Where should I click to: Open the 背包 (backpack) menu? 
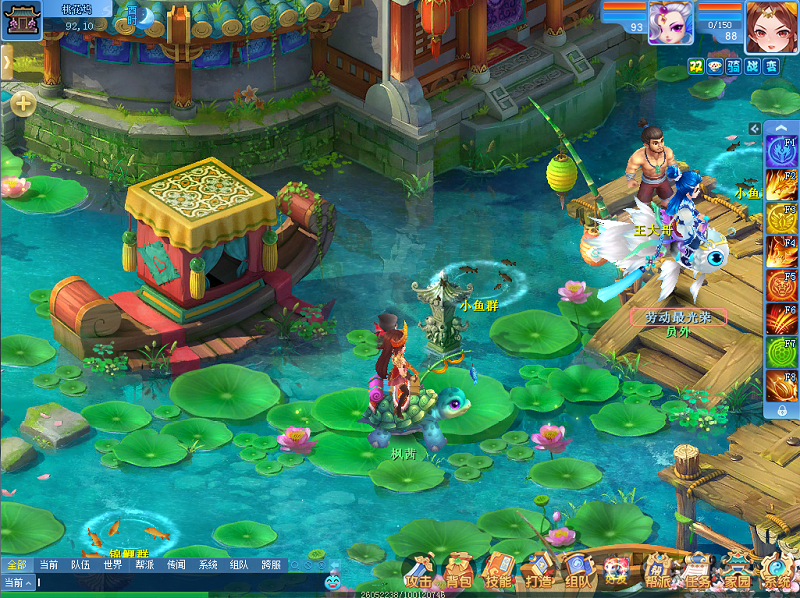[x=459, y=571]
